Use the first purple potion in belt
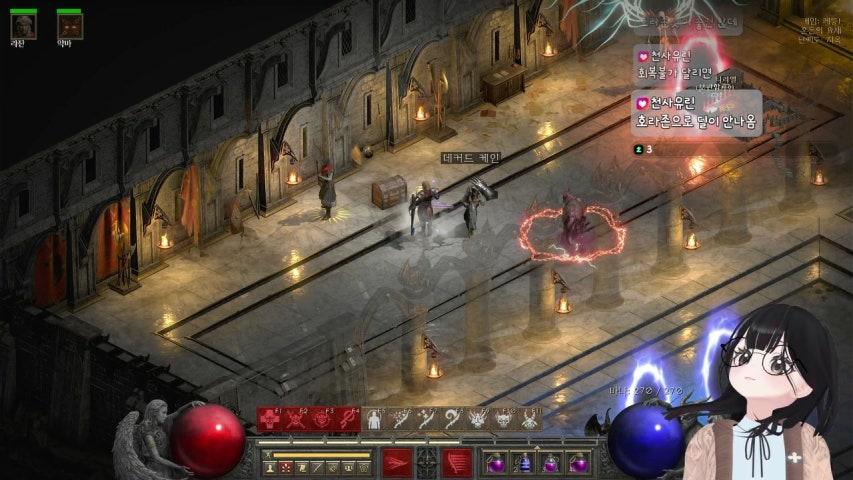 [496, 463]
